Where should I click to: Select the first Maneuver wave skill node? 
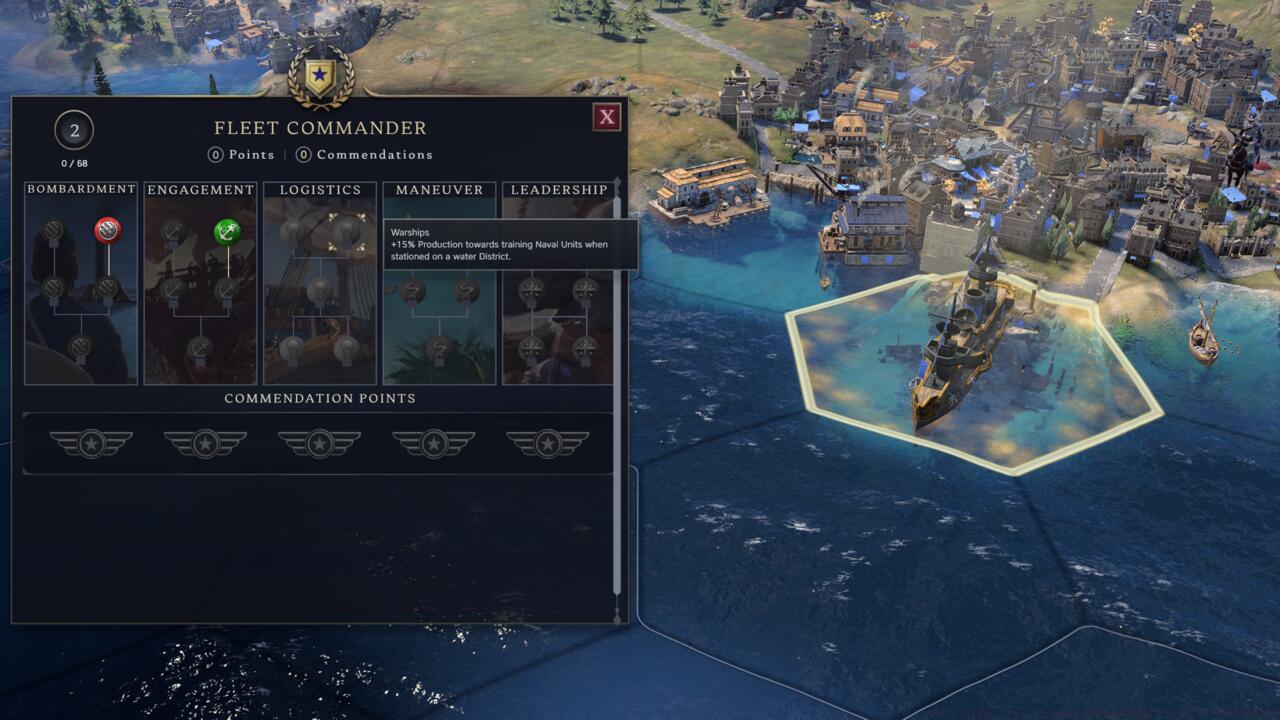(x=412, y=291)
